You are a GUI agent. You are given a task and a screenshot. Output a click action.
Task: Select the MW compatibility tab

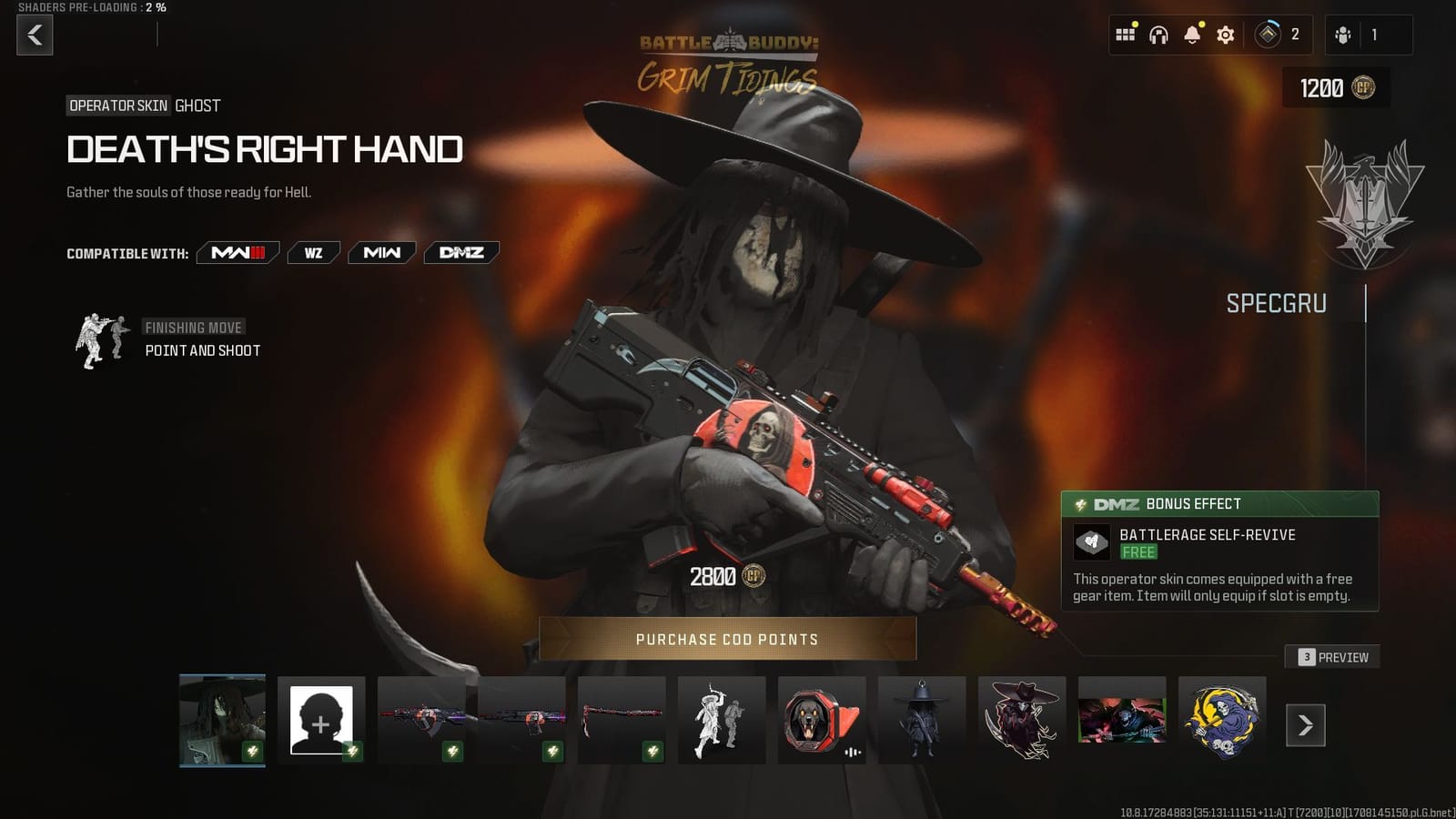(x=381, y=253)
